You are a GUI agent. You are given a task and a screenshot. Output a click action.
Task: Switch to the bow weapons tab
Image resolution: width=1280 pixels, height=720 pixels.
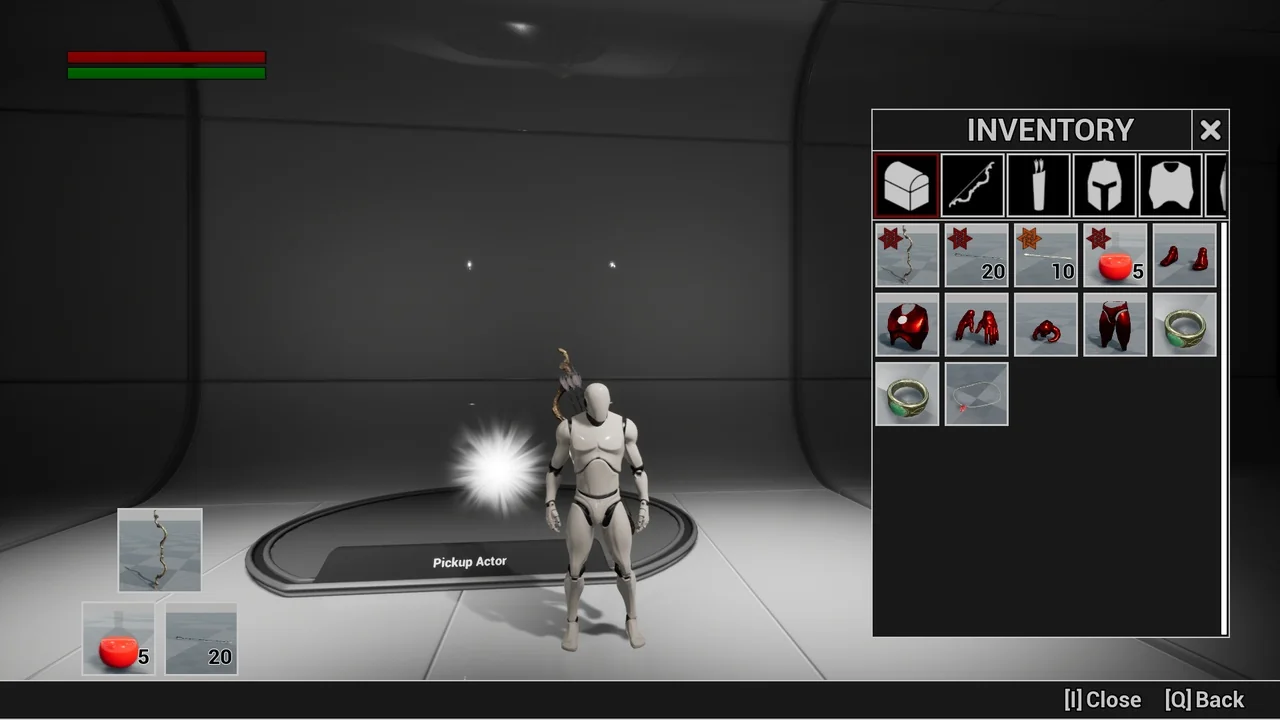click(973, 185)
